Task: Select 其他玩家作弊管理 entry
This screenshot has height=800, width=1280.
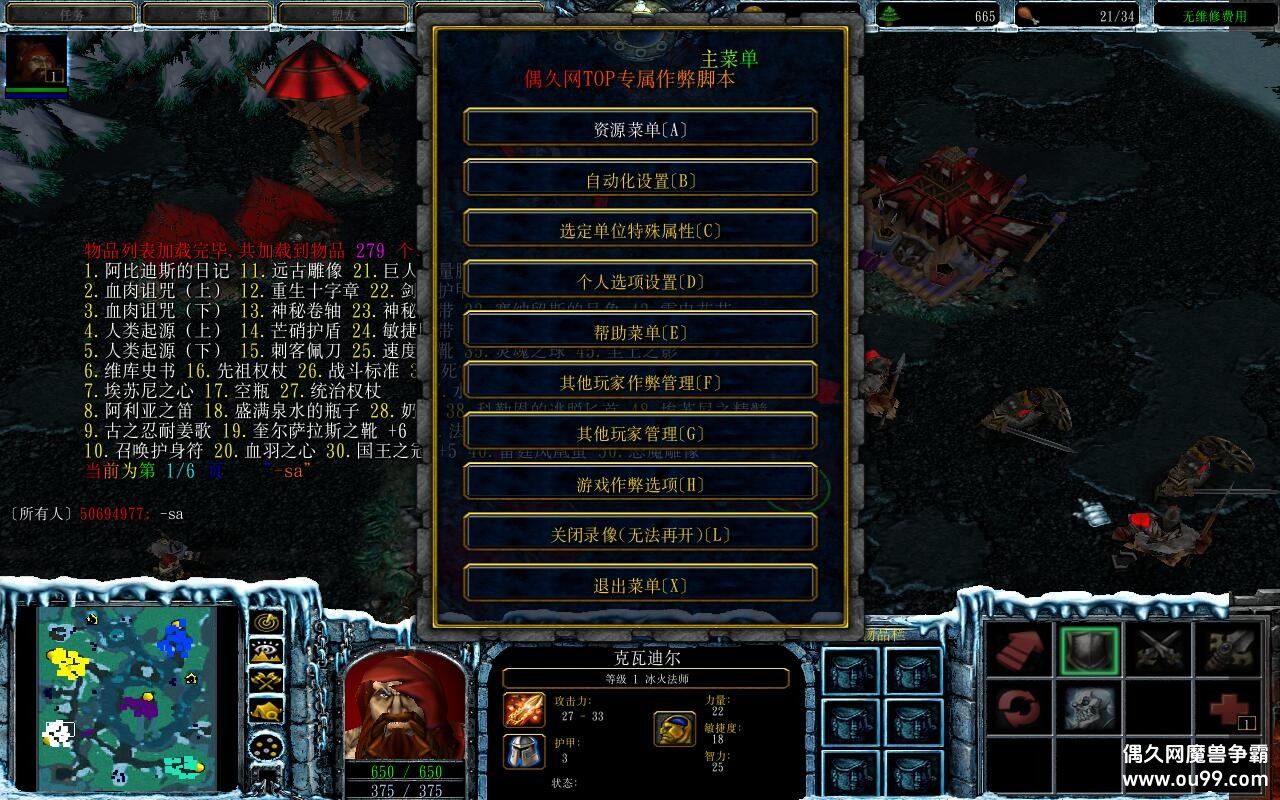Action: coord(640,383)
